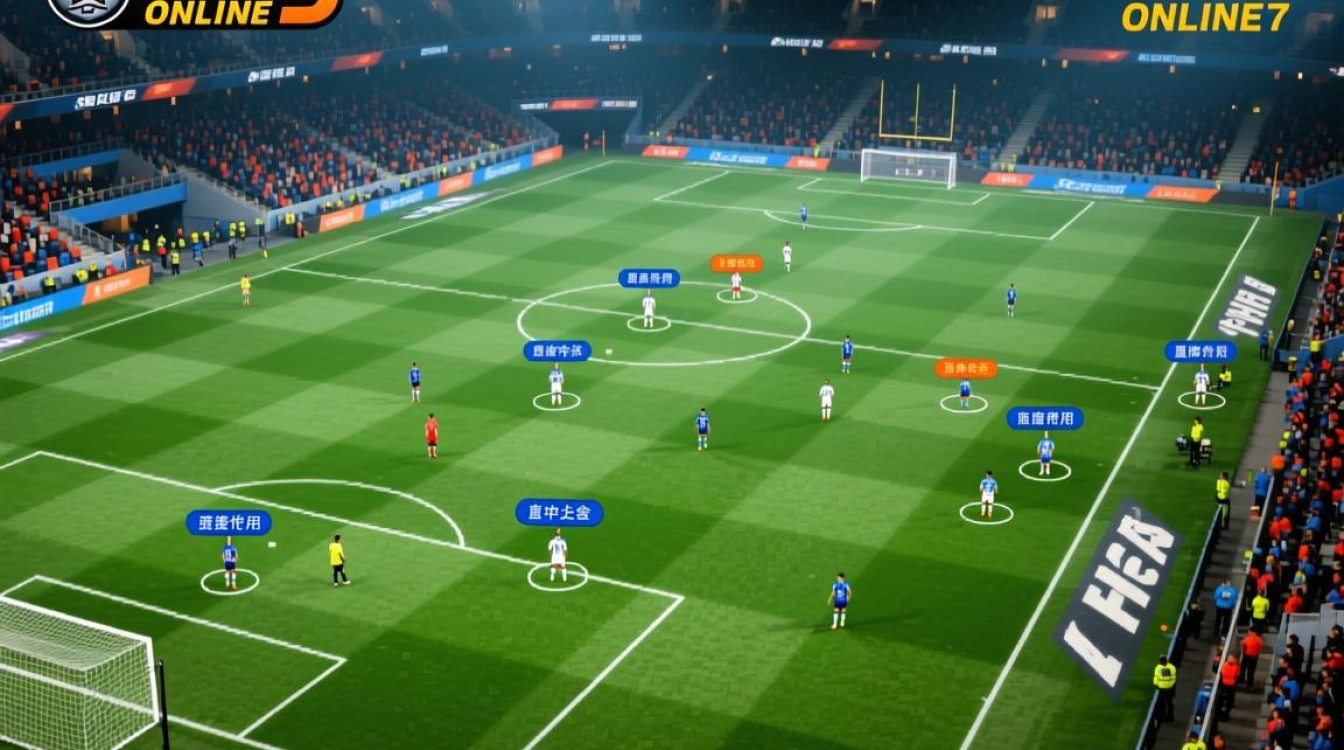Click the blue tag near the left sideline player
Image resolution: width=1344 pixels, height=750 pixels.
[x=229, y=520]
